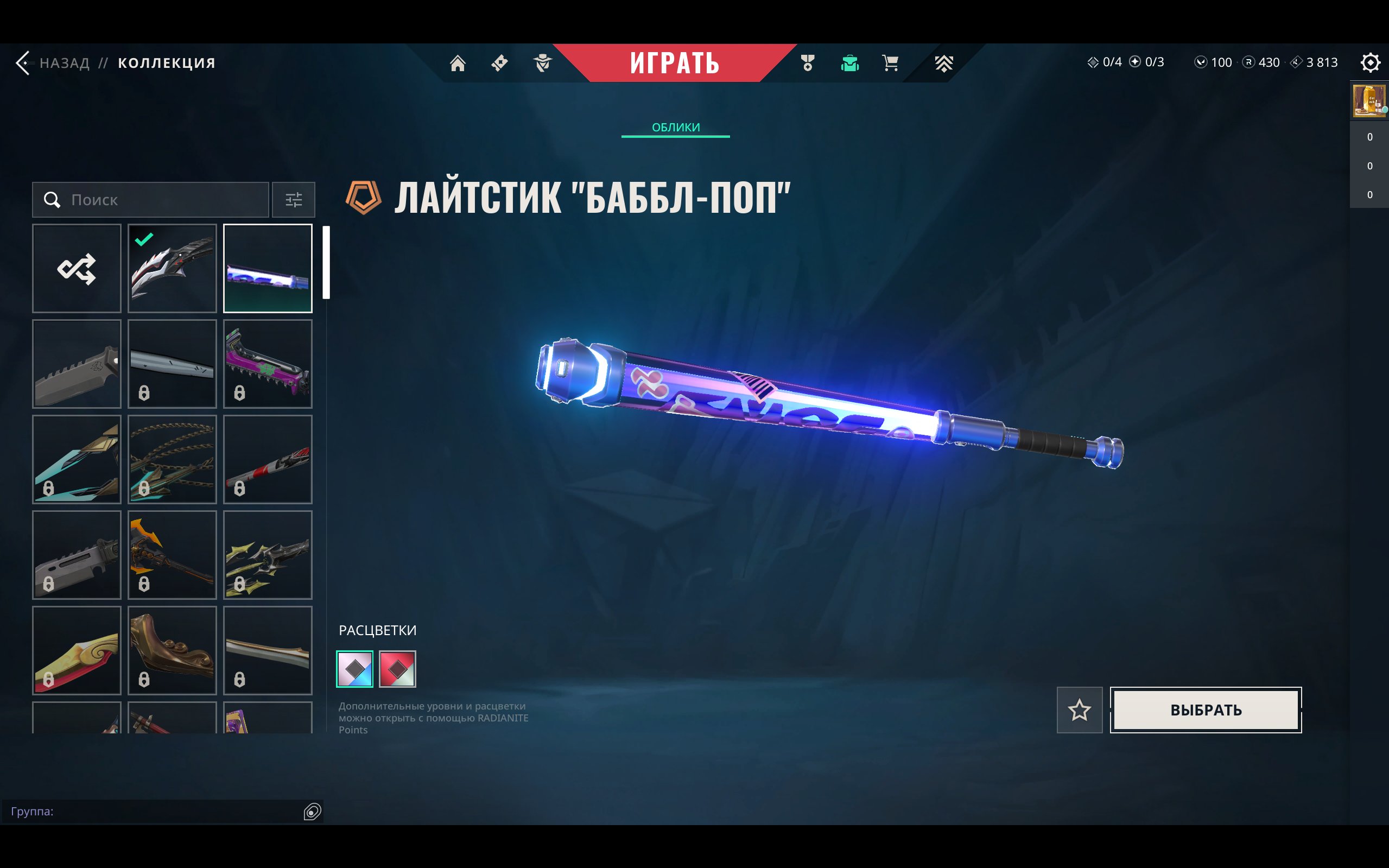
Task: Switch to the ОБЛИКИ tab
Action: (676, 128)
